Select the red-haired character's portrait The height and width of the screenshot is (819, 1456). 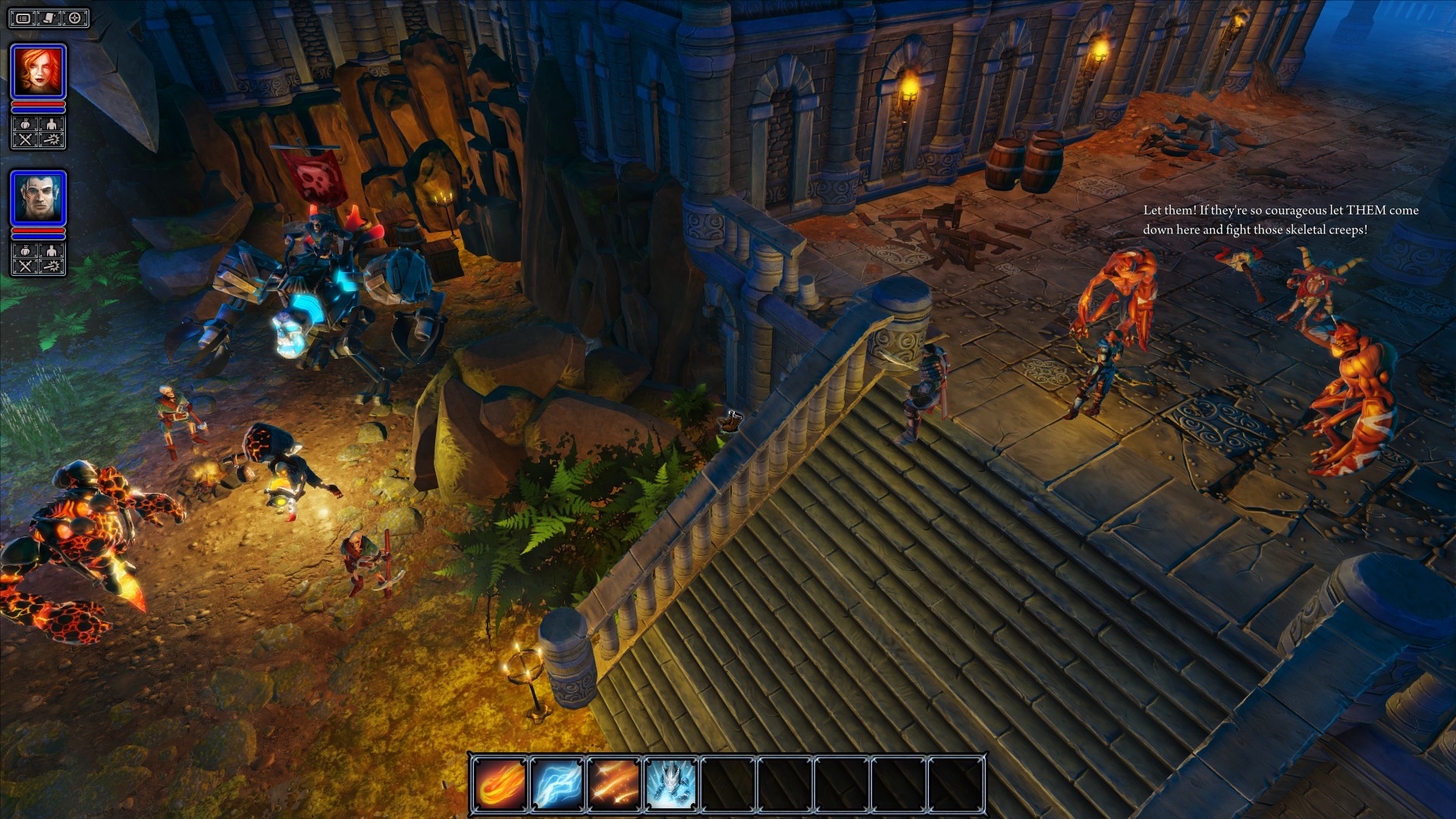point(39,71)
